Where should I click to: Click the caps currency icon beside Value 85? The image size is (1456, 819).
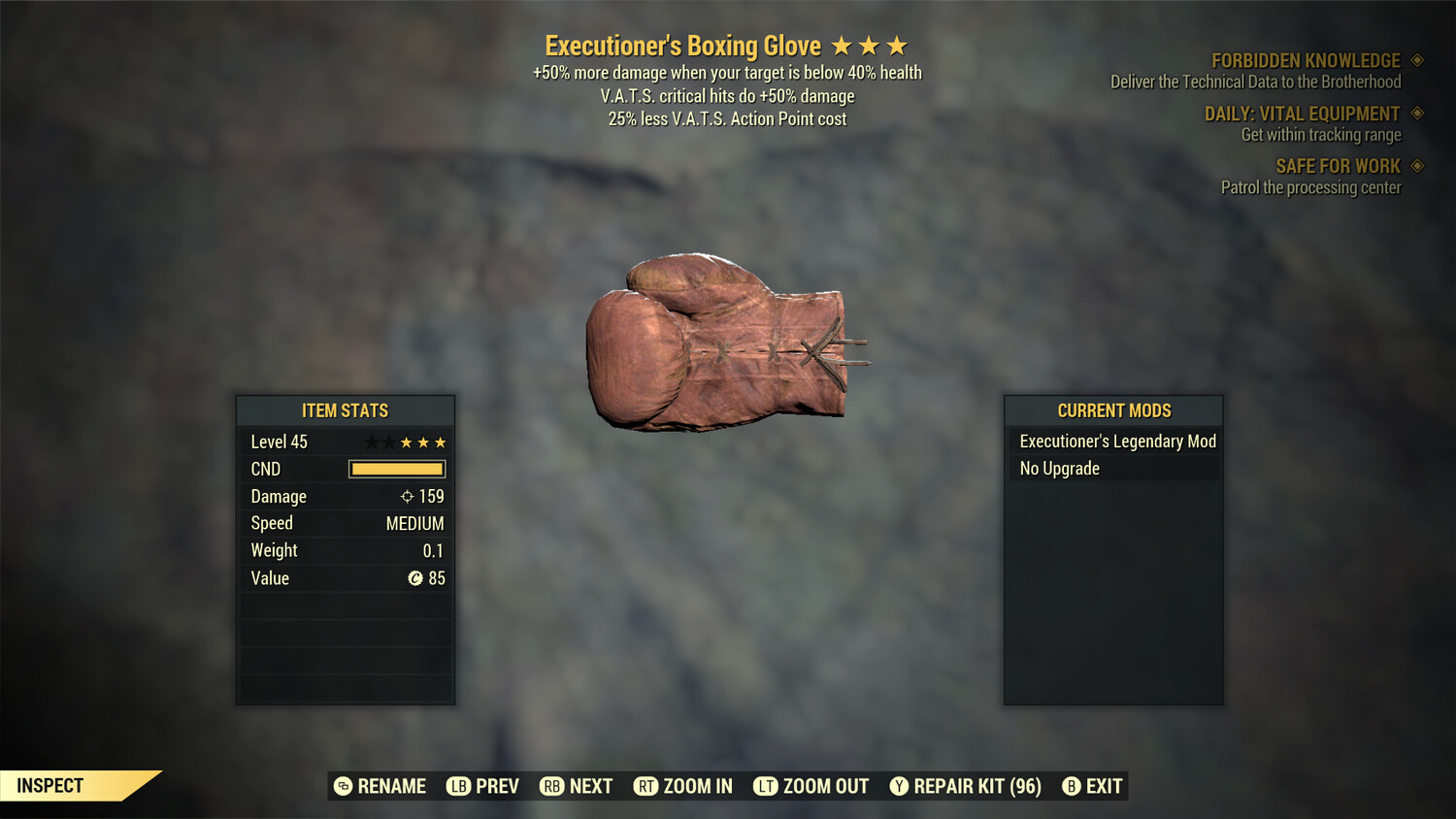[x=414, y=578]
